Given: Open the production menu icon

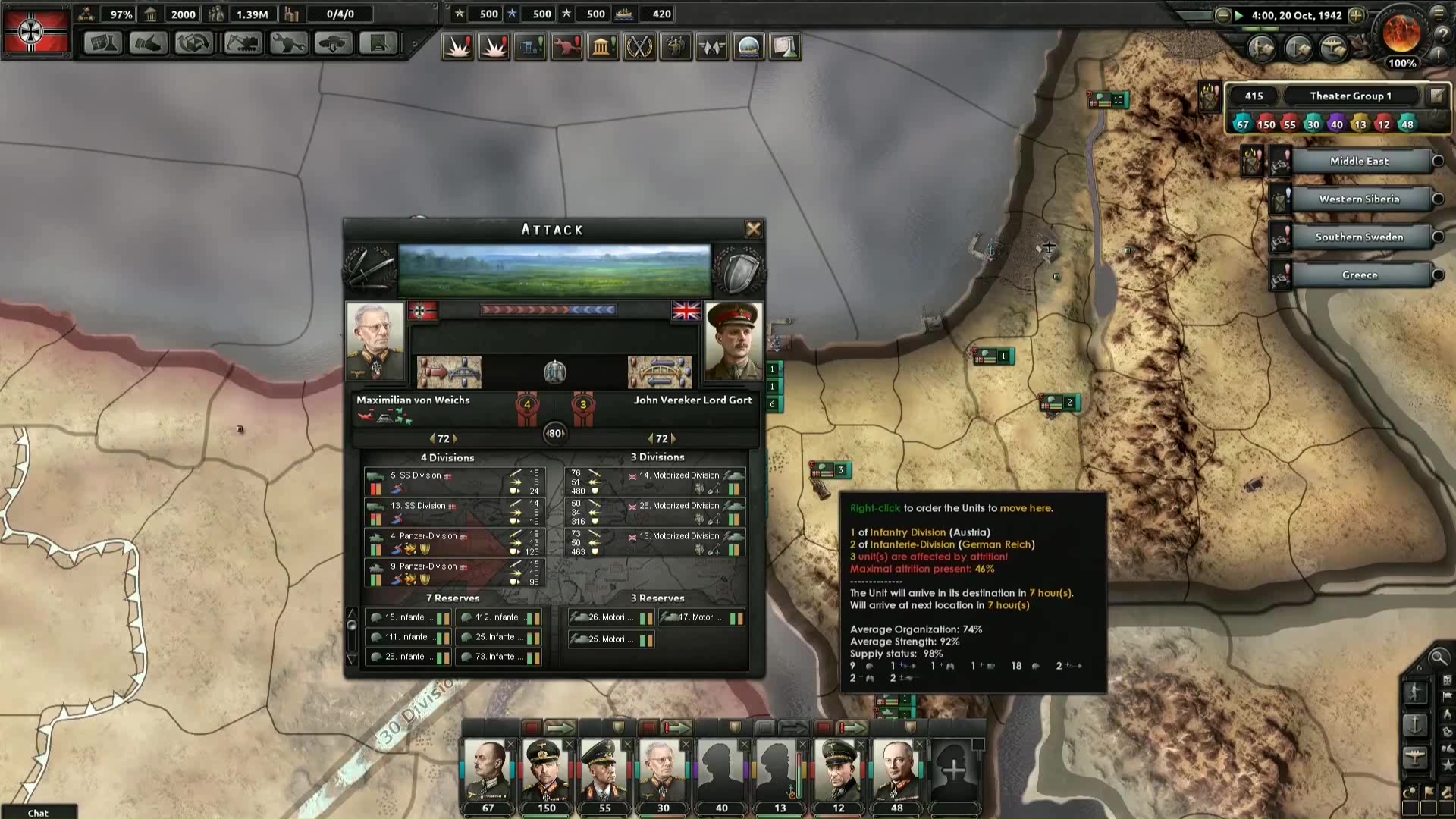Looking at the screenshot, I should click(194, 44).
